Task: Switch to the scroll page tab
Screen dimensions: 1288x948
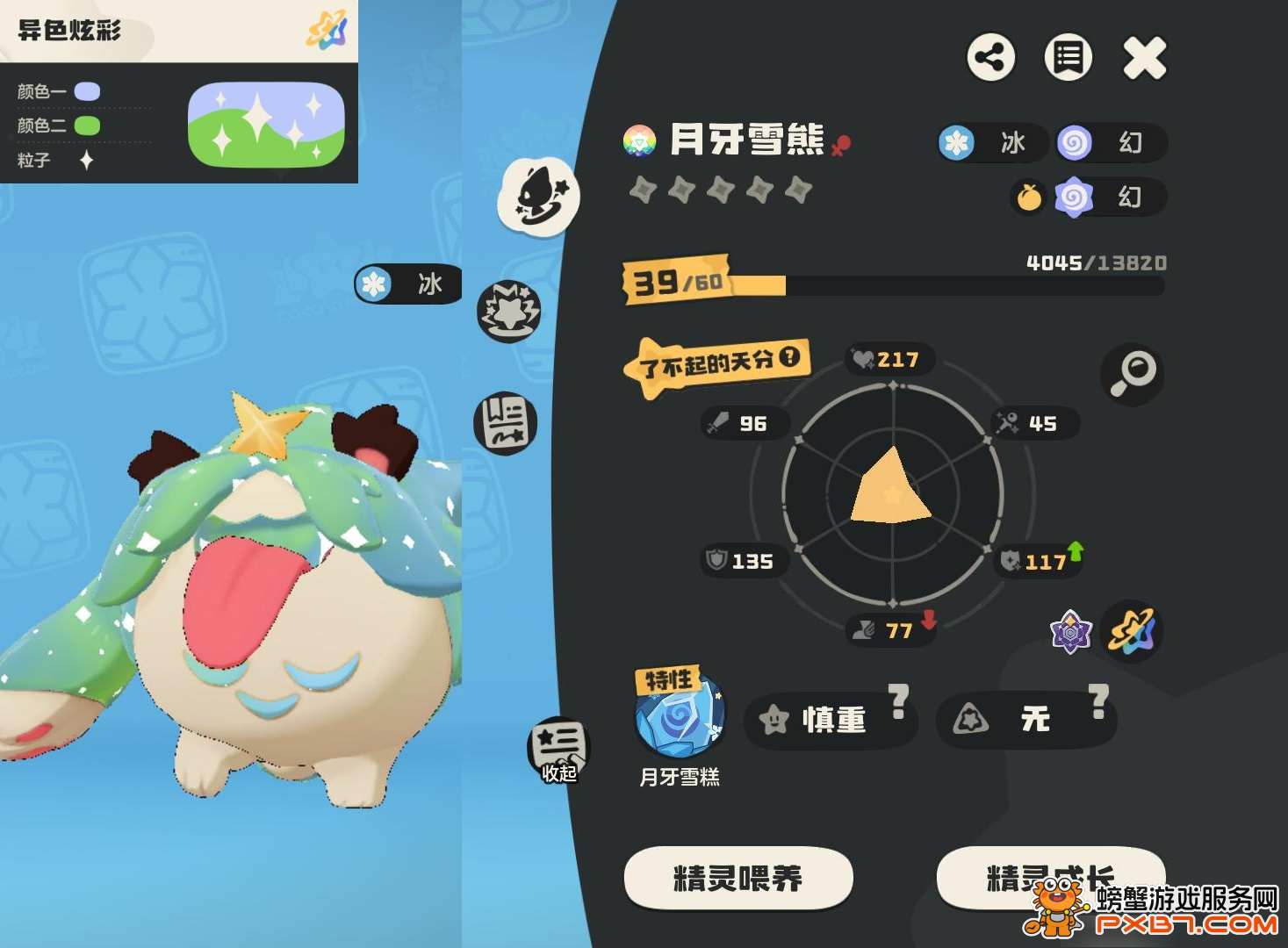Action: [505, 422]
